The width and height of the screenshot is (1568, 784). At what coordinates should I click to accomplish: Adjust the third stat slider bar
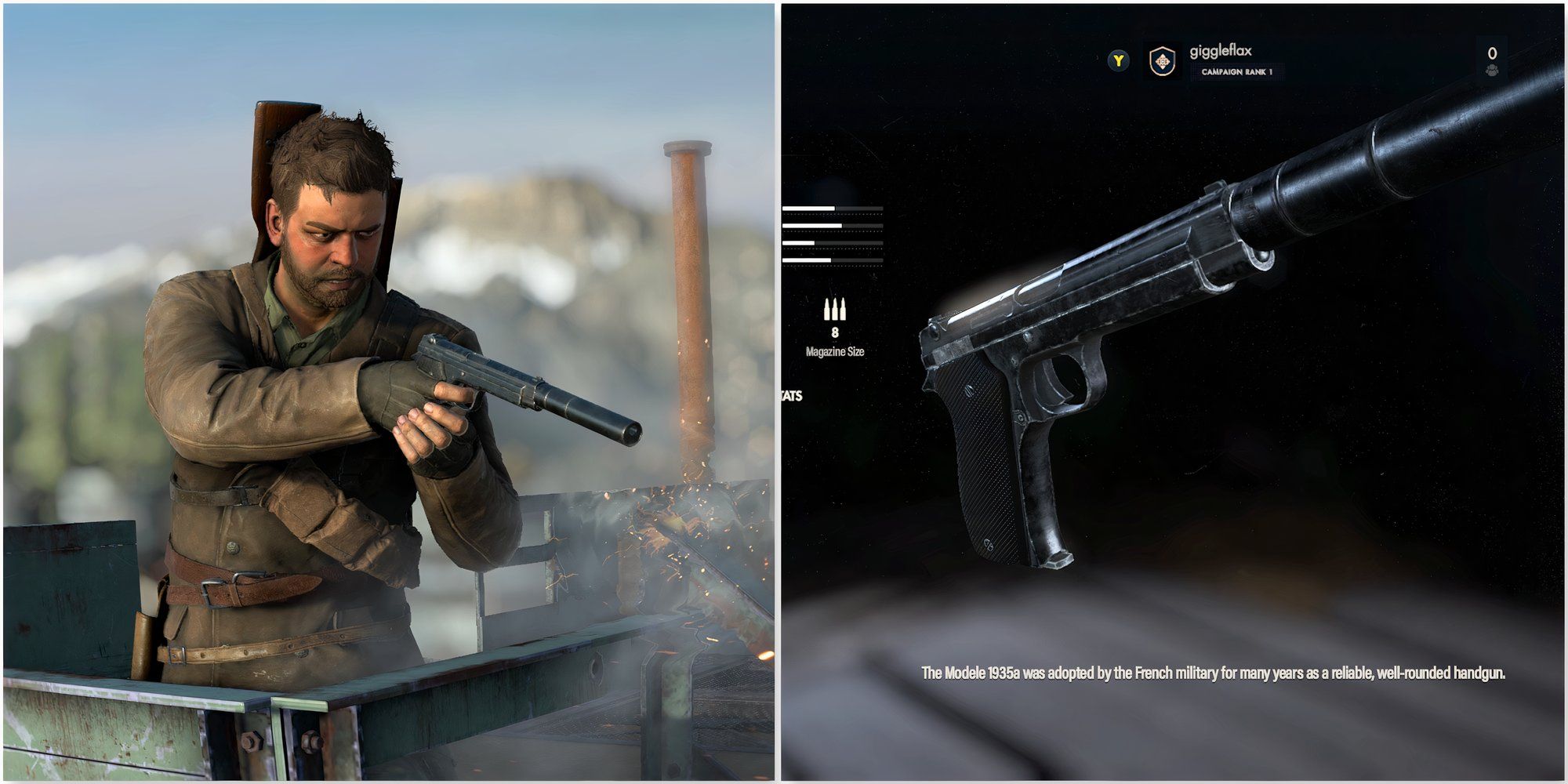[831, 241]
